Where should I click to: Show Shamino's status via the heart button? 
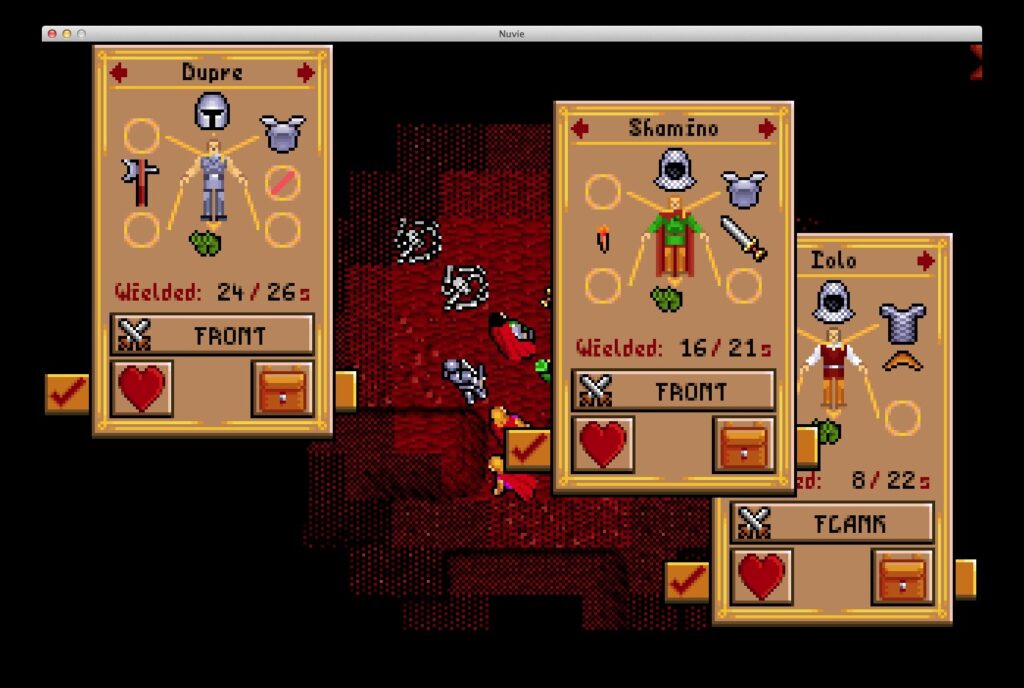(x=603, y=444)
